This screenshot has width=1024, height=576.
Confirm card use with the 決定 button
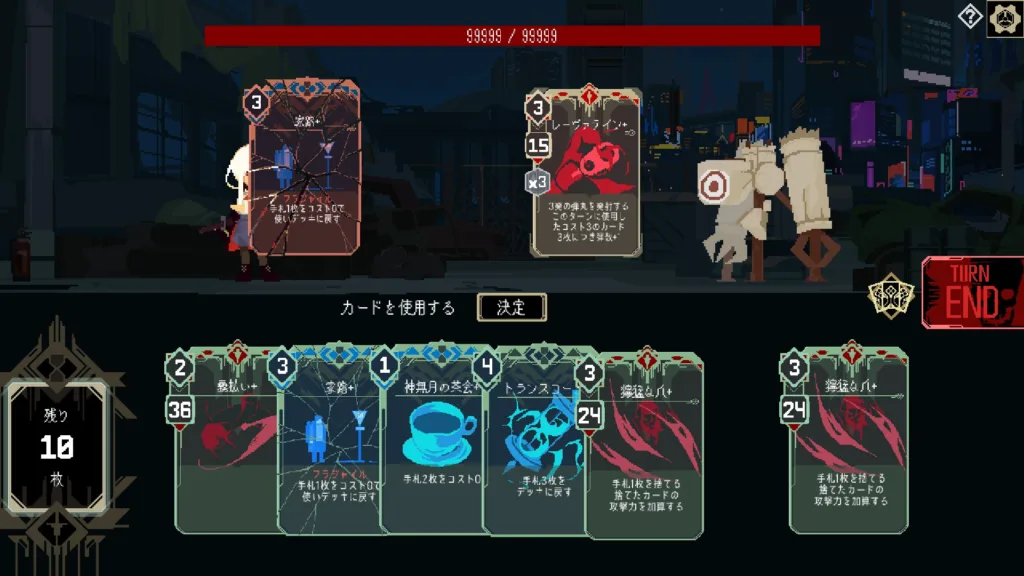click(511, 307)
